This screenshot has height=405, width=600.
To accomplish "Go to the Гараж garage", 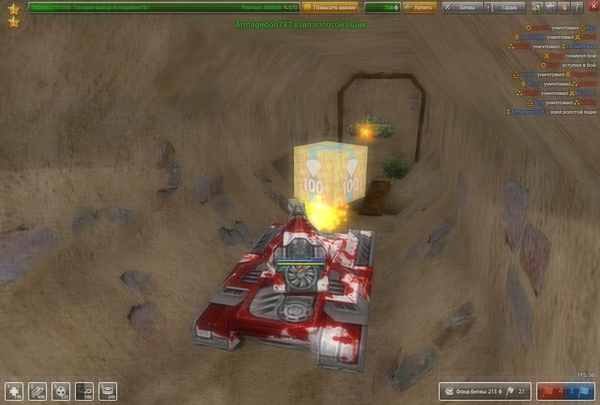I will coord(498,7).
